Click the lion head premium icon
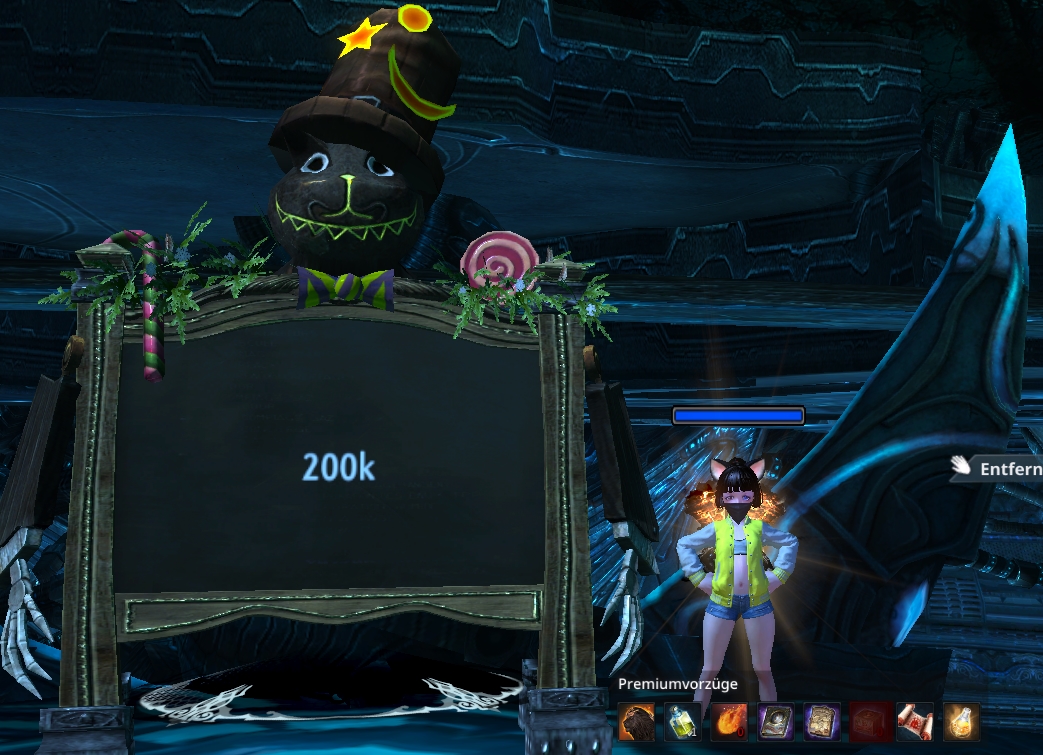Viewport: 1043px width, 755px height. [636, 720]
